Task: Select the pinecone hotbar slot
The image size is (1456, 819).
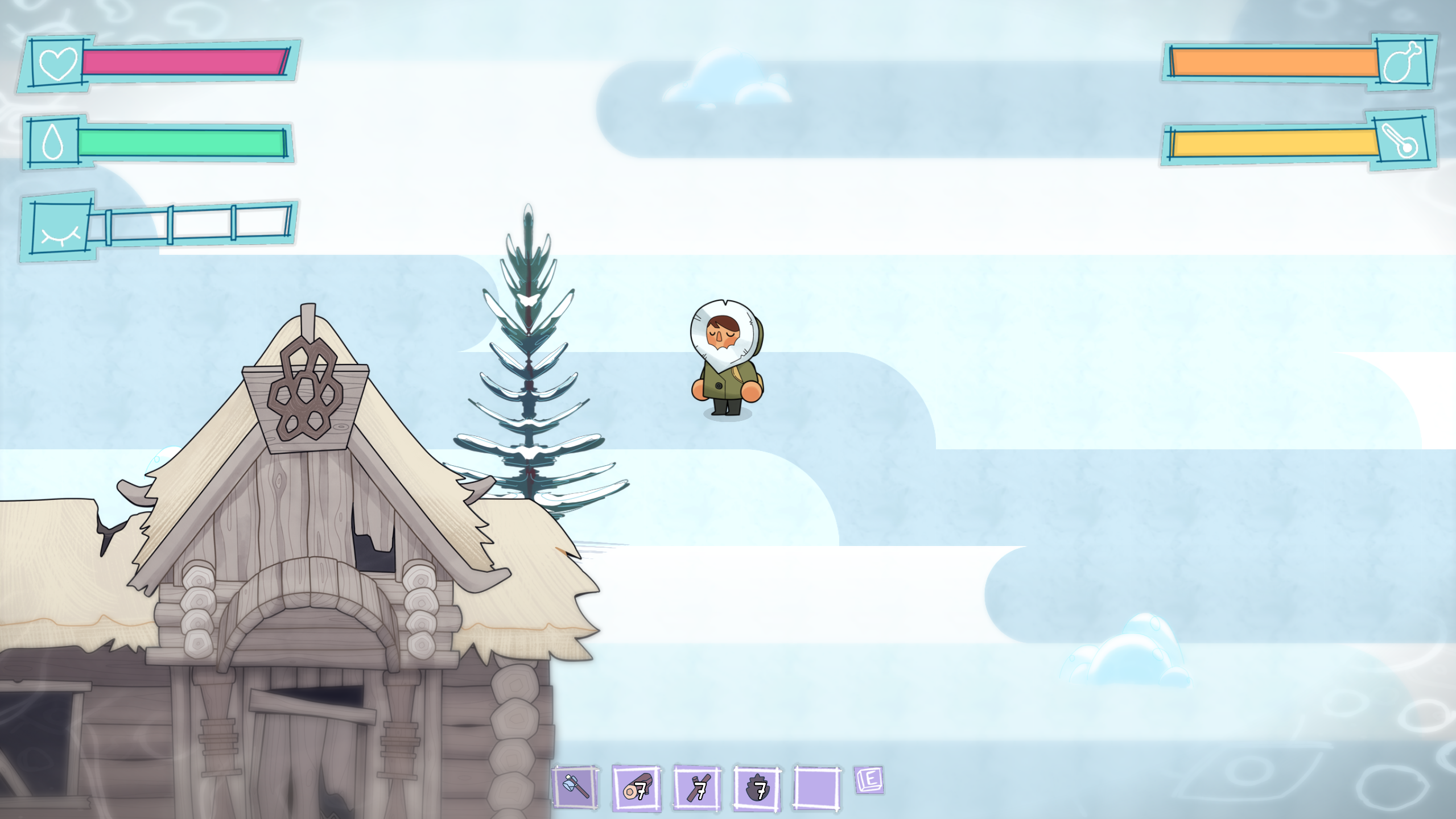Action: click(757, 788)
